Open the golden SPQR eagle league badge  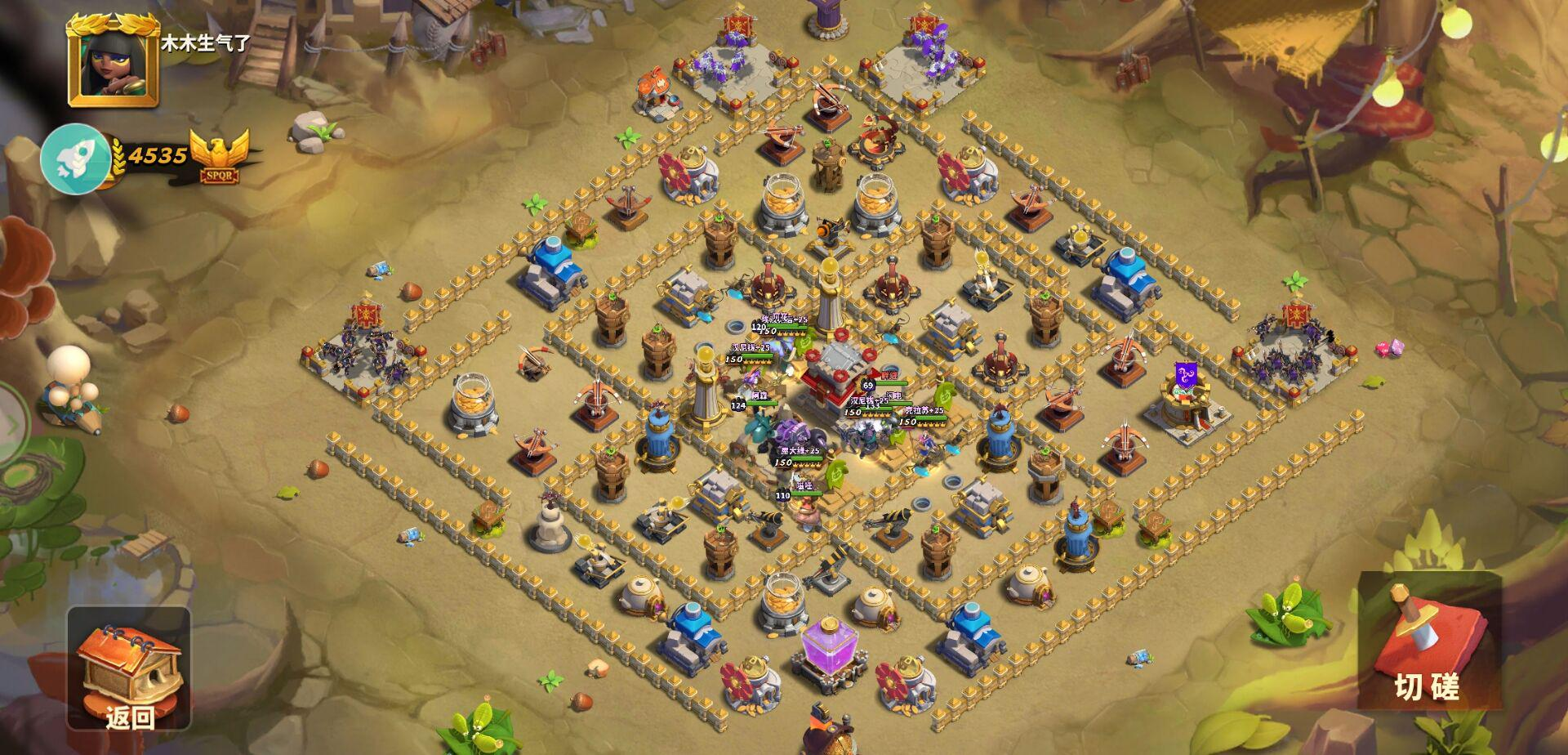(218, 157)
